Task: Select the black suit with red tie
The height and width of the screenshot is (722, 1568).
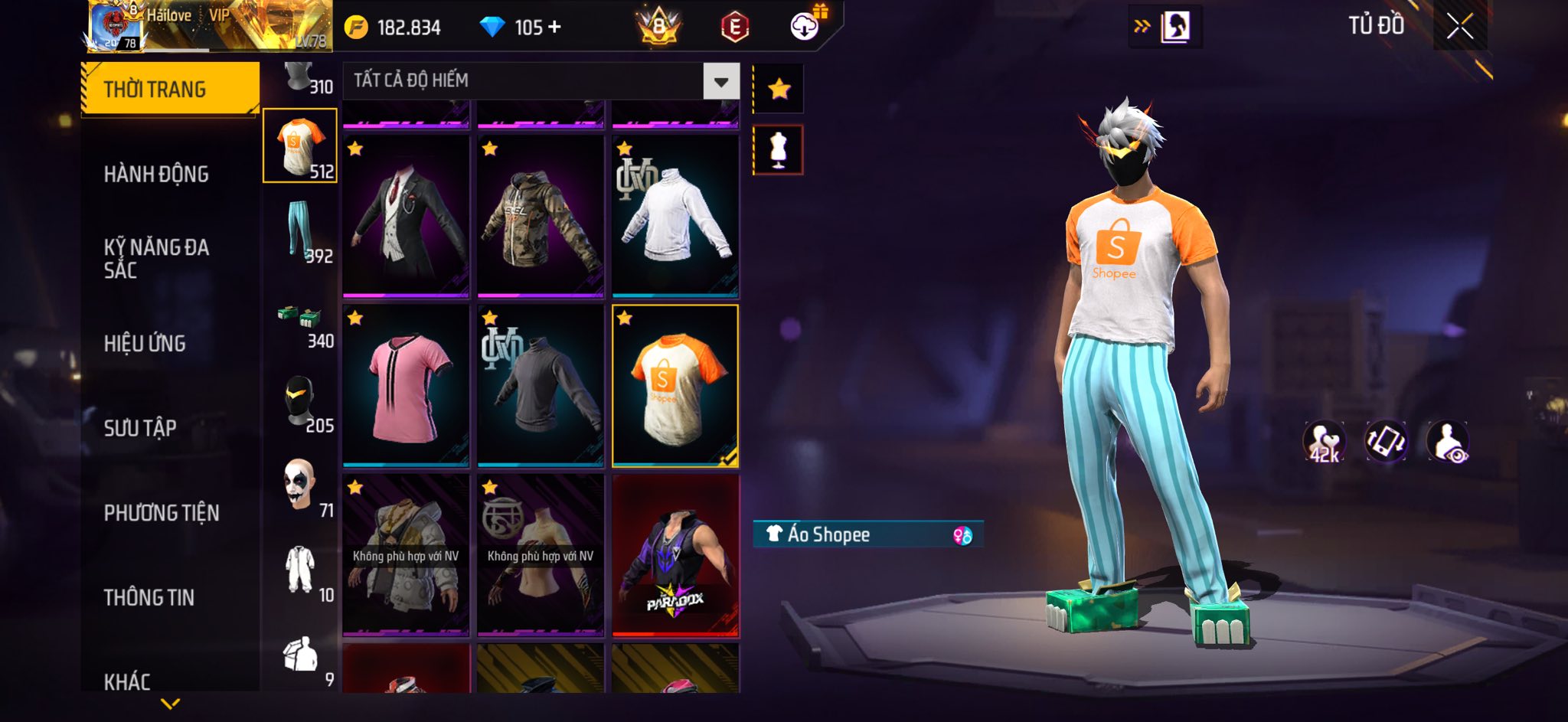Action: tap(406, 216)
